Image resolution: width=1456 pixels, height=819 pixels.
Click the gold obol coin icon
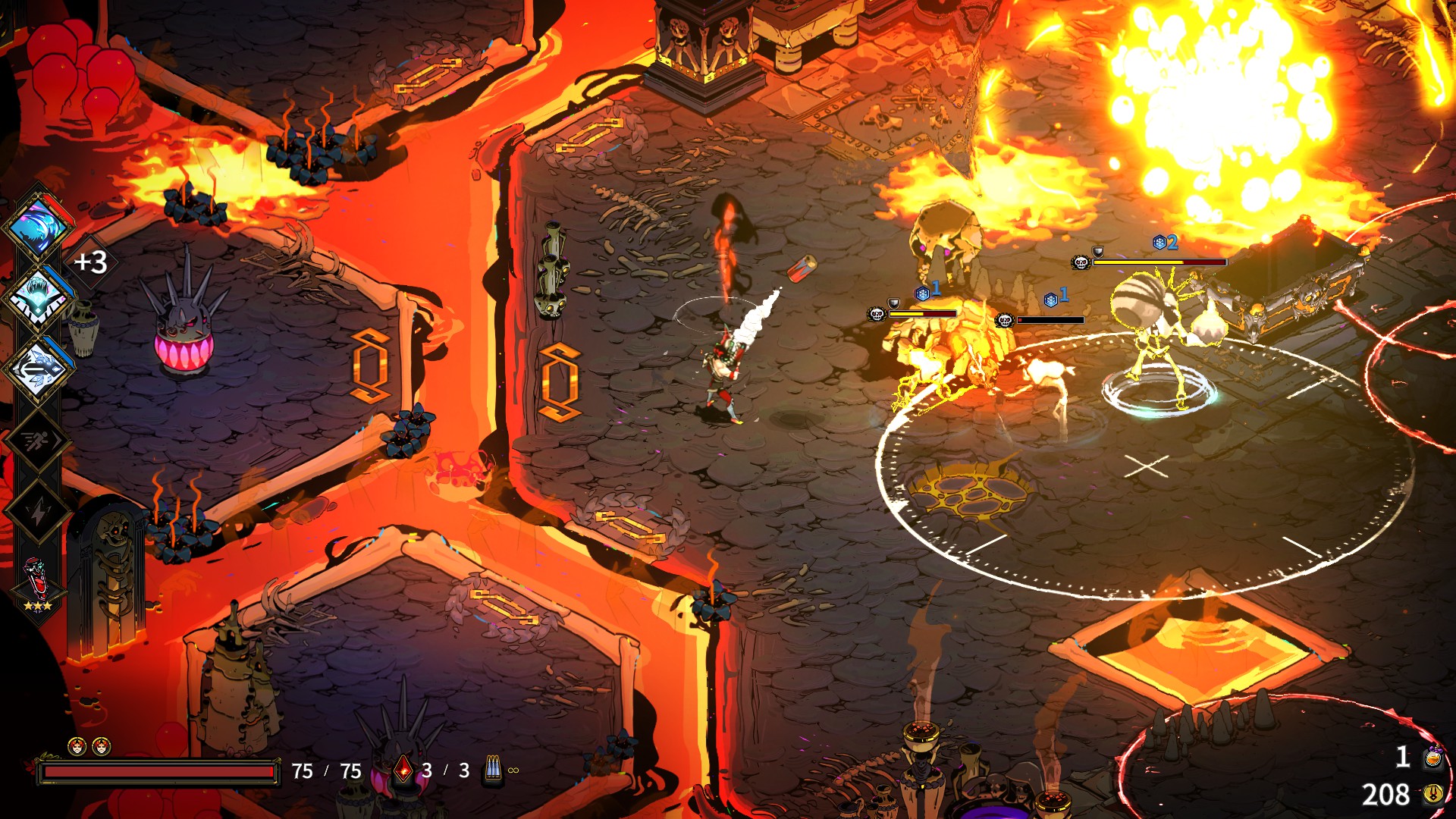1432,794
